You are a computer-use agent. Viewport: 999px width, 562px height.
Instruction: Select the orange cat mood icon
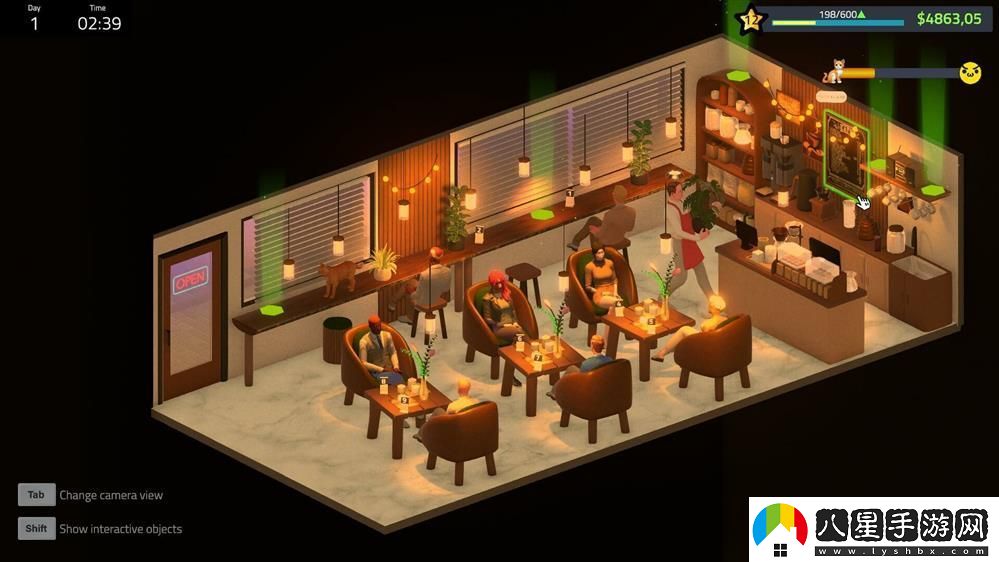click(x=833, y=71)
